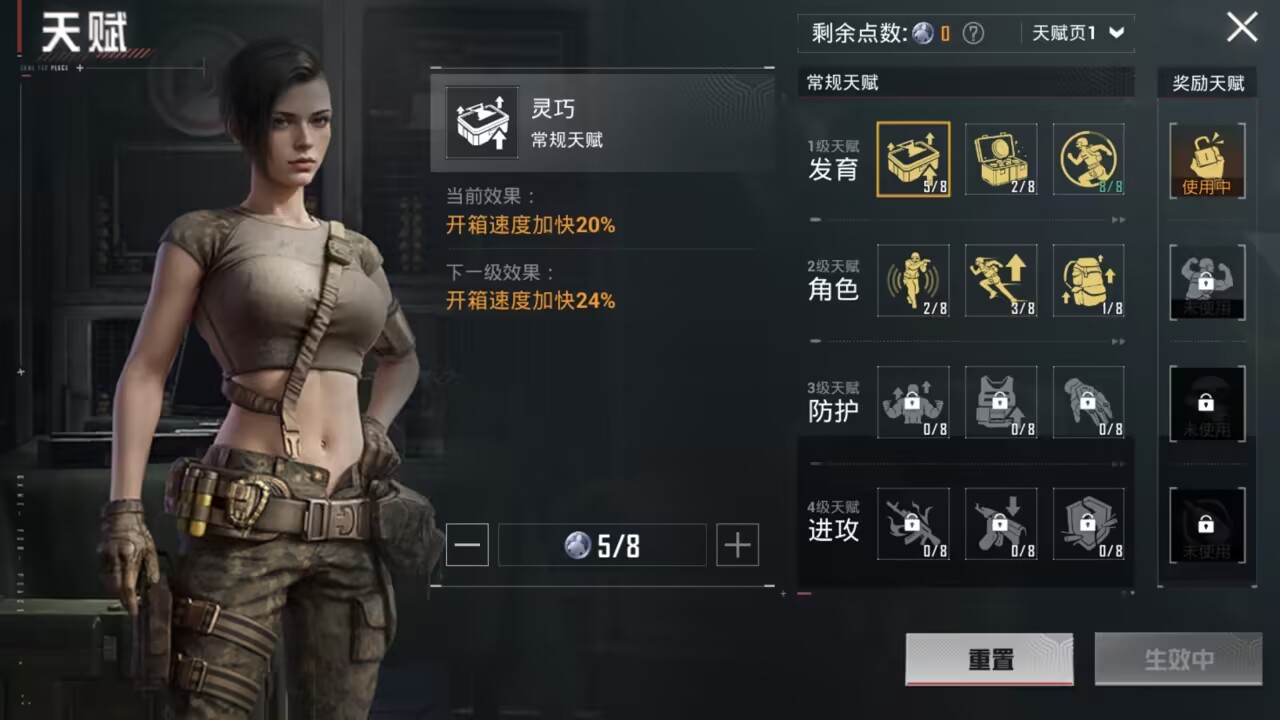This screenshot has width=1280, height=720.
Task: Toggle the orange 使用中 bonus talent
Action: pyautogui.click(x=1207, y=160)
